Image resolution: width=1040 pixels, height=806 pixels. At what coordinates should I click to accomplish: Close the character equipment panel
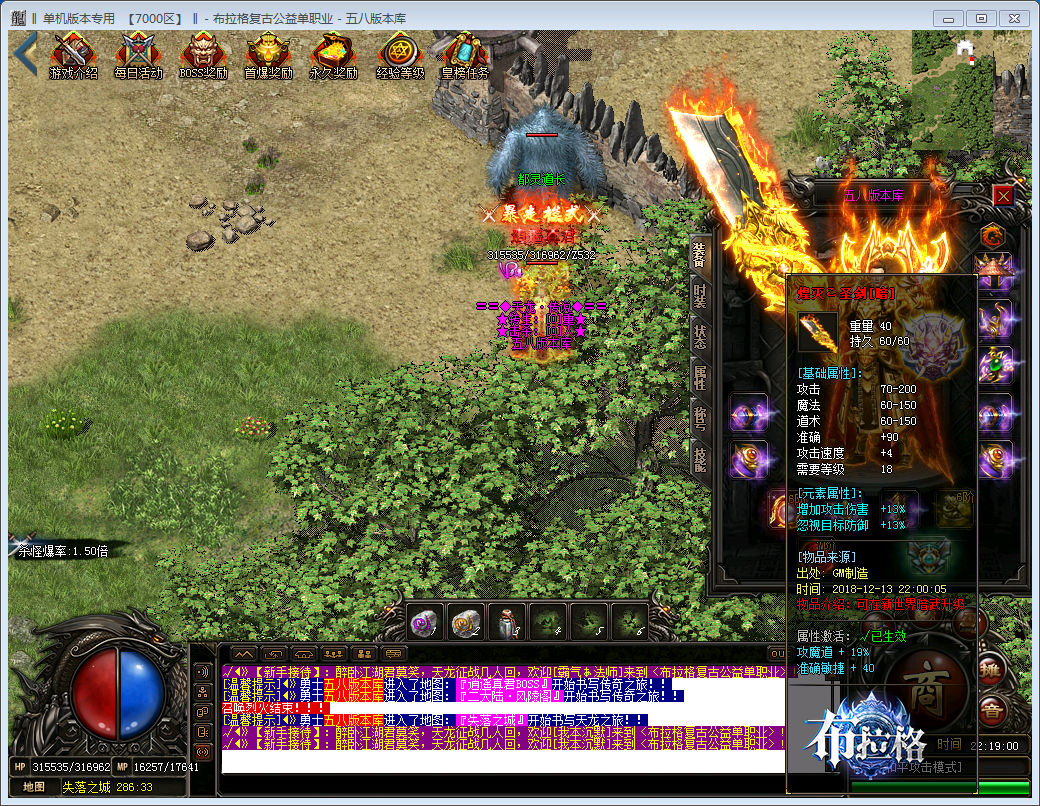(1003, 195)
